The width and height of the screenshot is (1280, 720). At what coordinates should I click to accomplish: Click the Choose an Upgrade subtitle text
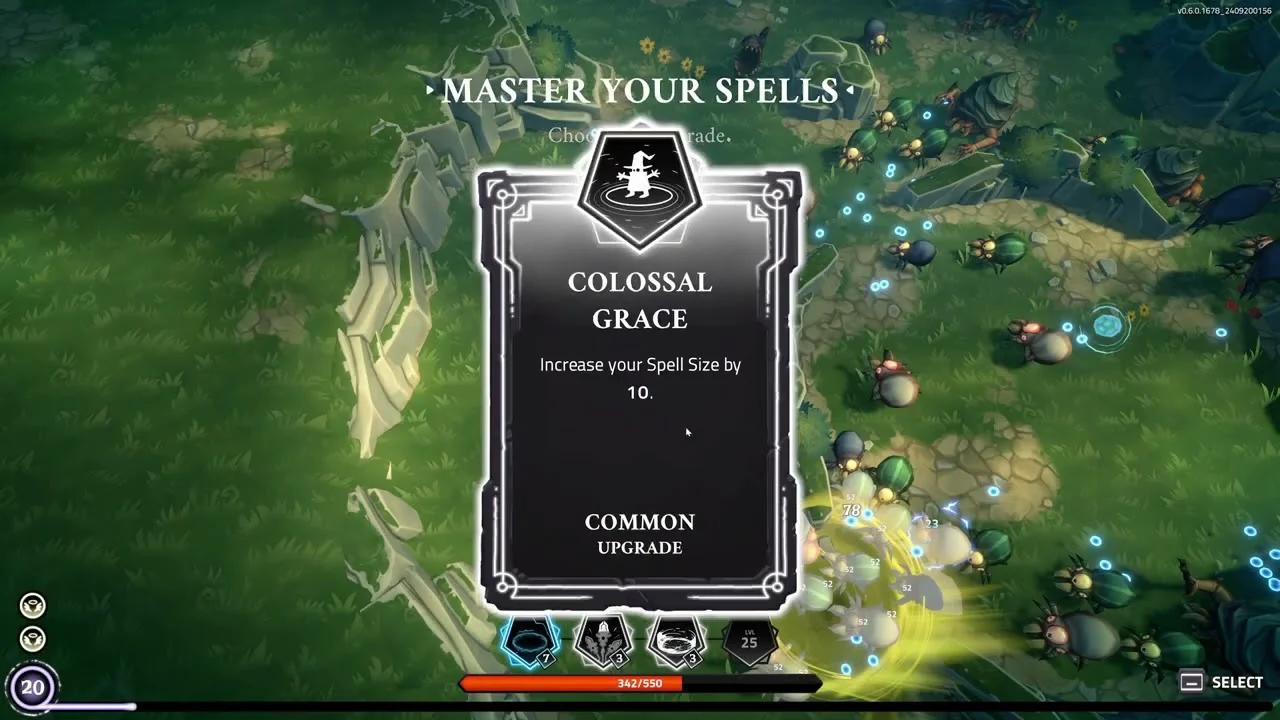click(x=640, y=136)
